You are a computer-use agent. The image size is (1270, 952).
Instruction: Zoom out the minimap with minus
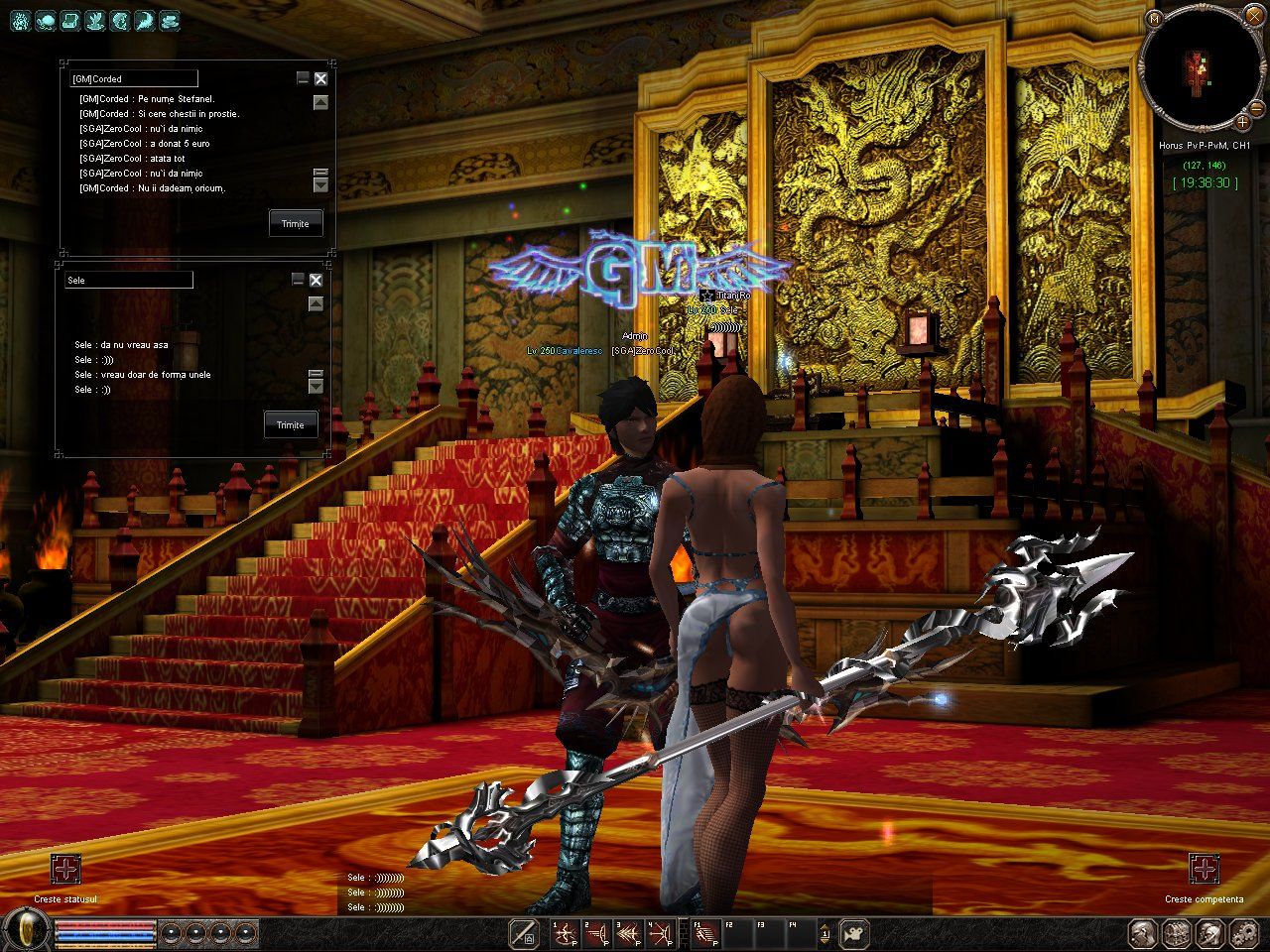[x=1256, y=107]
